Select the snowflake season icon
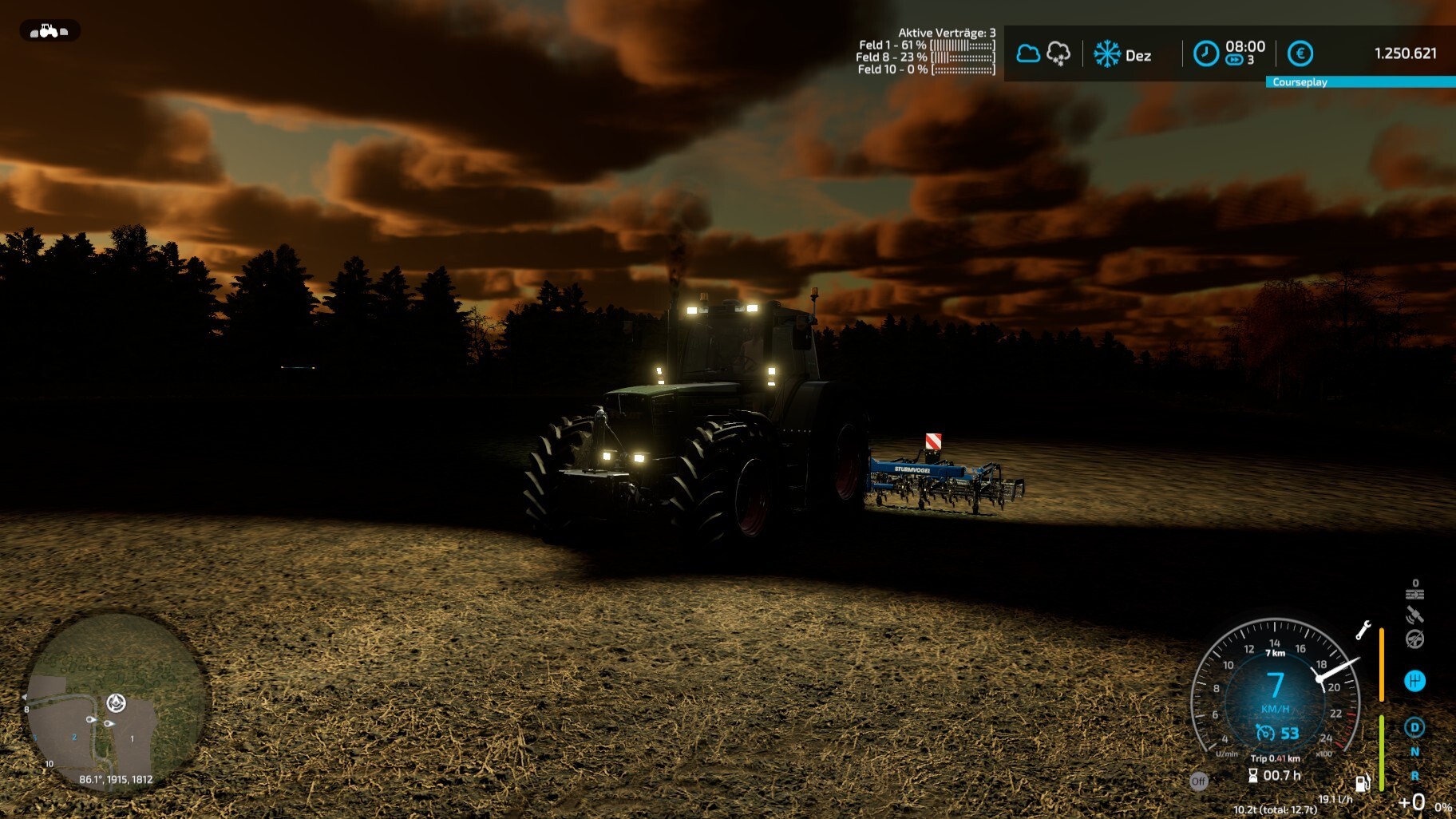 (1106, 53)
